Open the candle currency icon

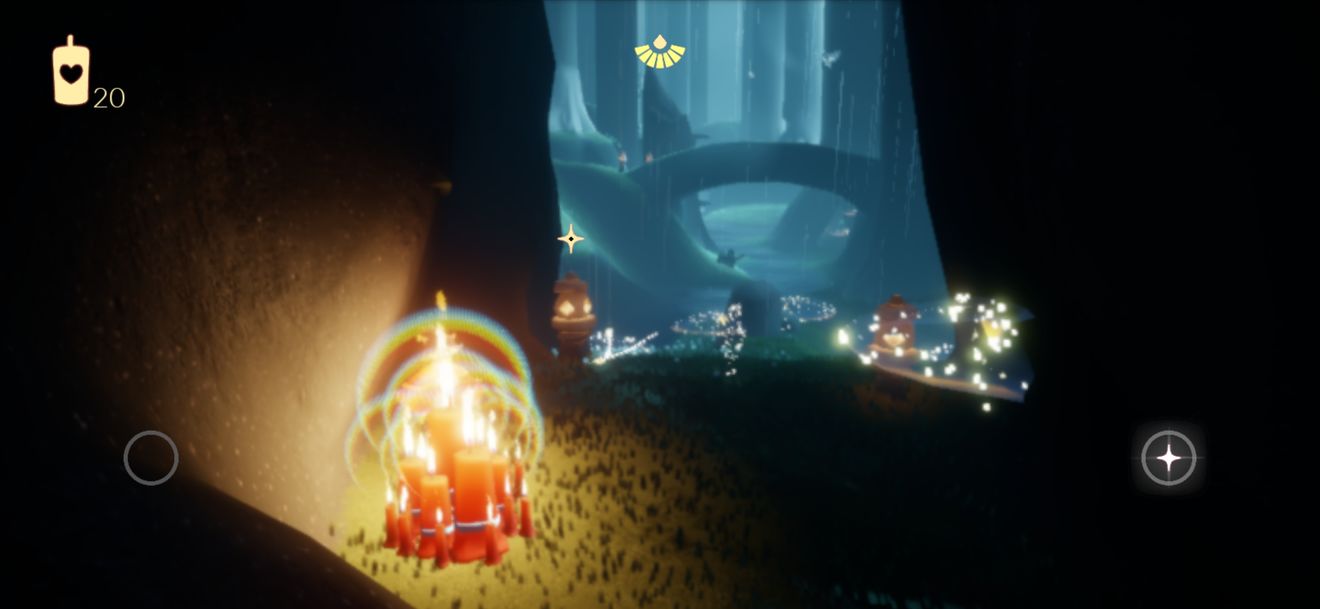click(x=71, y=71)
